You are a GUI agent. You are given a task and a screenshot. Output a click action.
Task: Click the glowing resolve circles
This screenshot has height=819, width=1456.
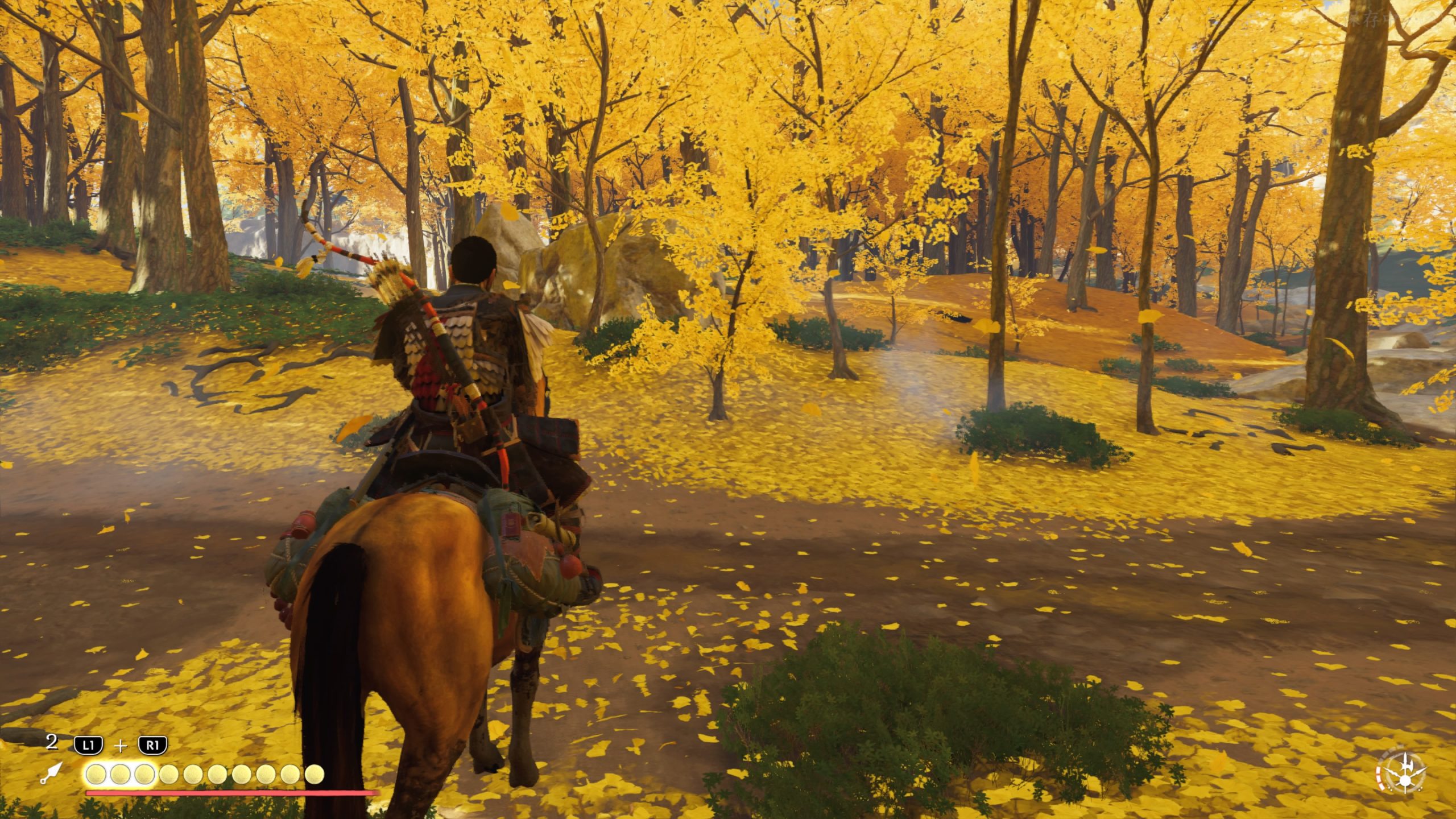point(120,774)
